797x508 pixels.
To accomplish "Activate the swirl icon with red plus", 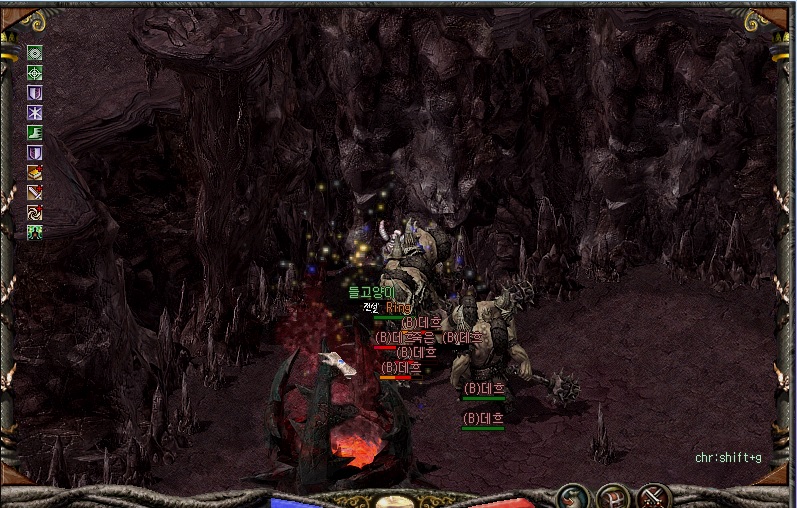I will [x=34, y=212].
